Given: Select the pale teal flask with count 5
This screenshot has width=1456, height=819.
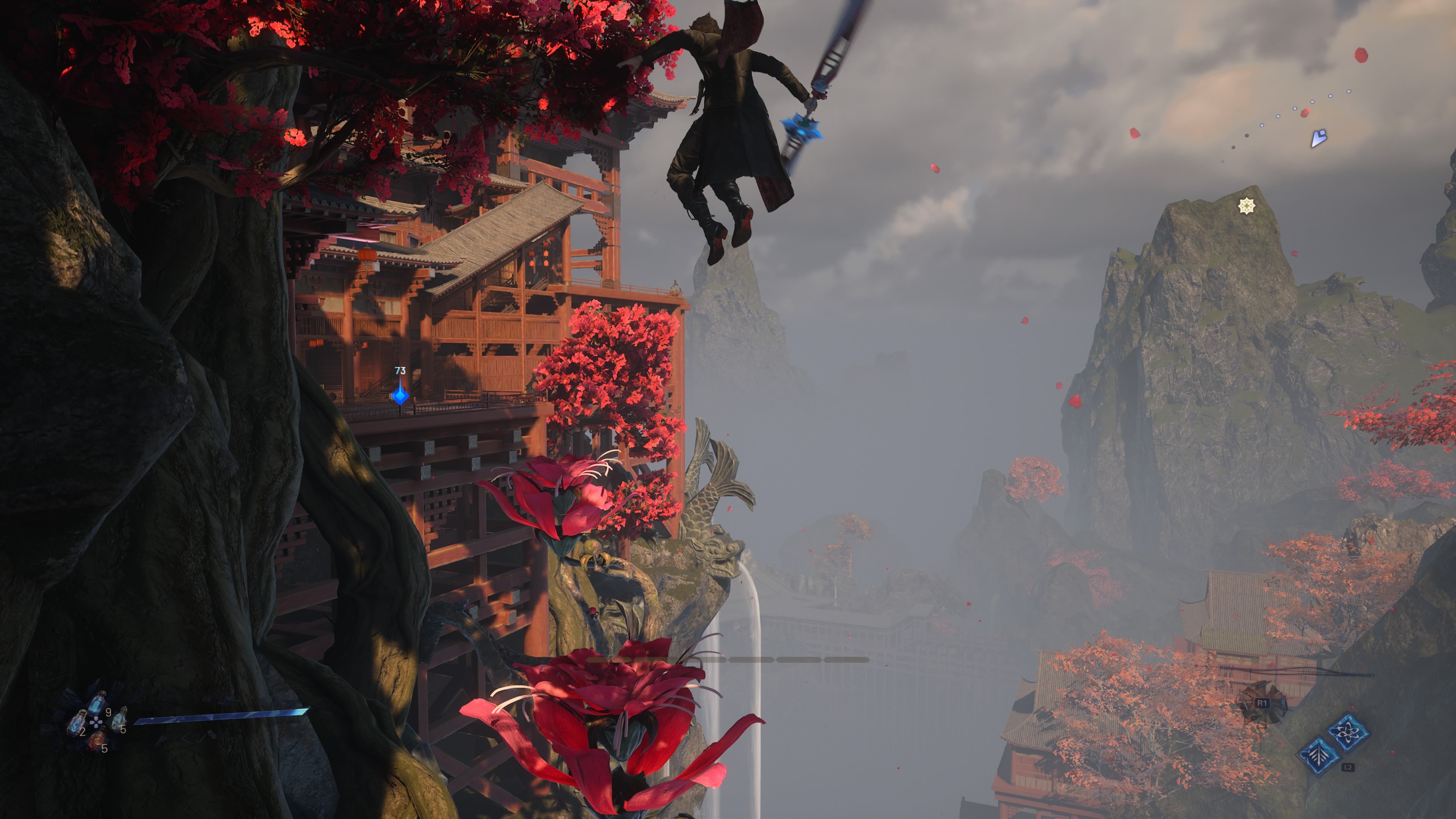Looking at the screenshot, I should [118, 721].
